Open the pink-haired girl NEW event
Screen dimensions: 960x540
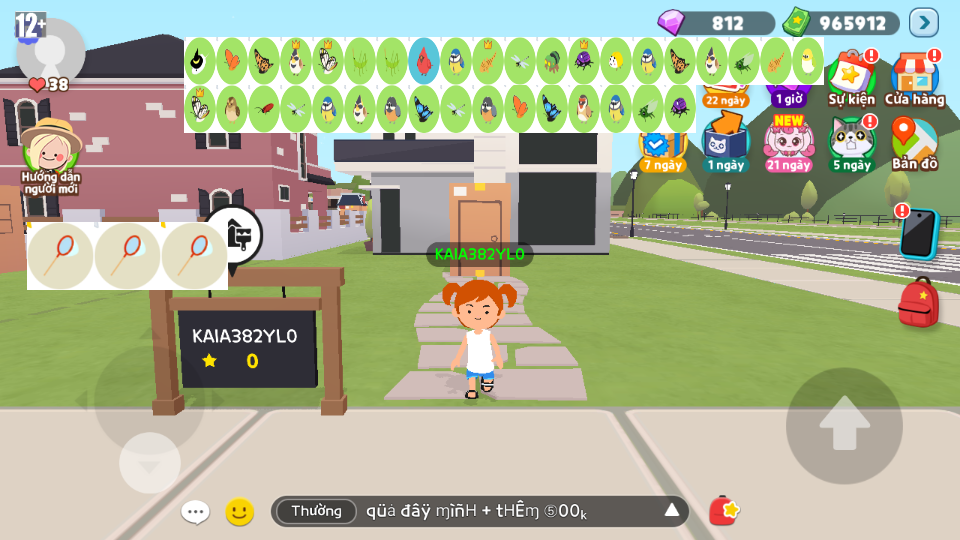(788, 143)
